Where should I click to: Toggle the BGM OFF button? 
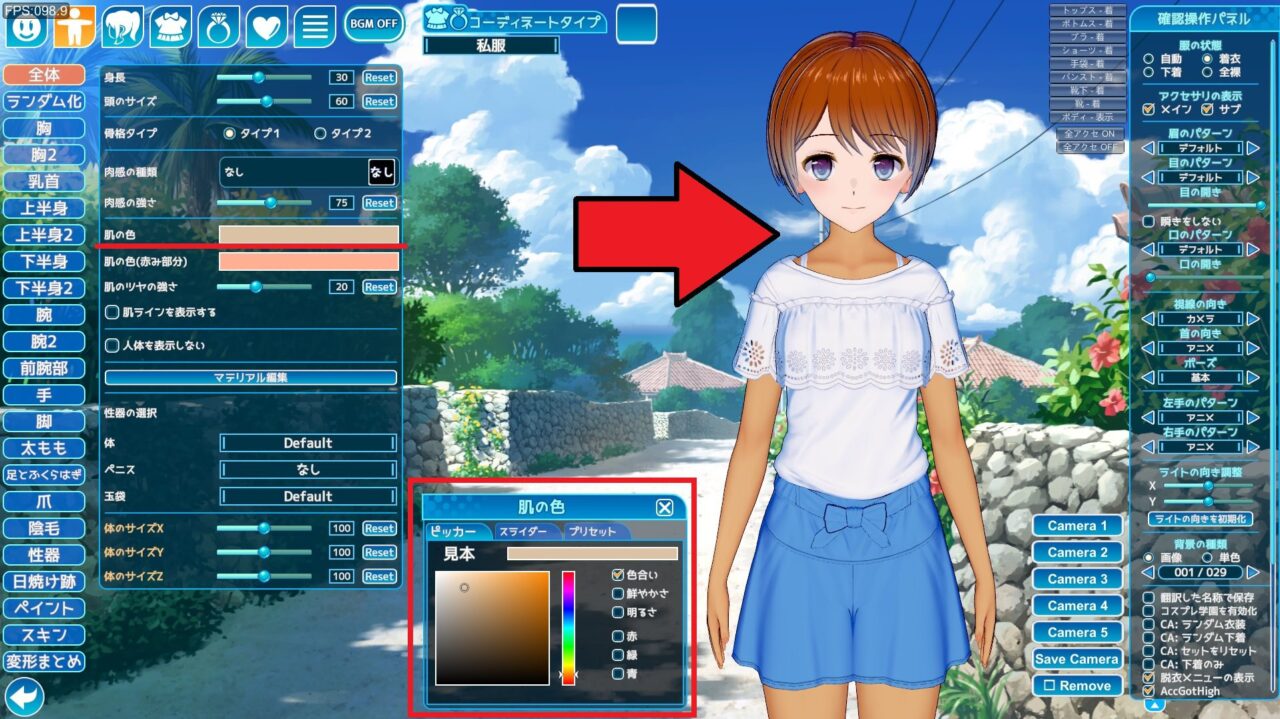(x=374, y=23)
